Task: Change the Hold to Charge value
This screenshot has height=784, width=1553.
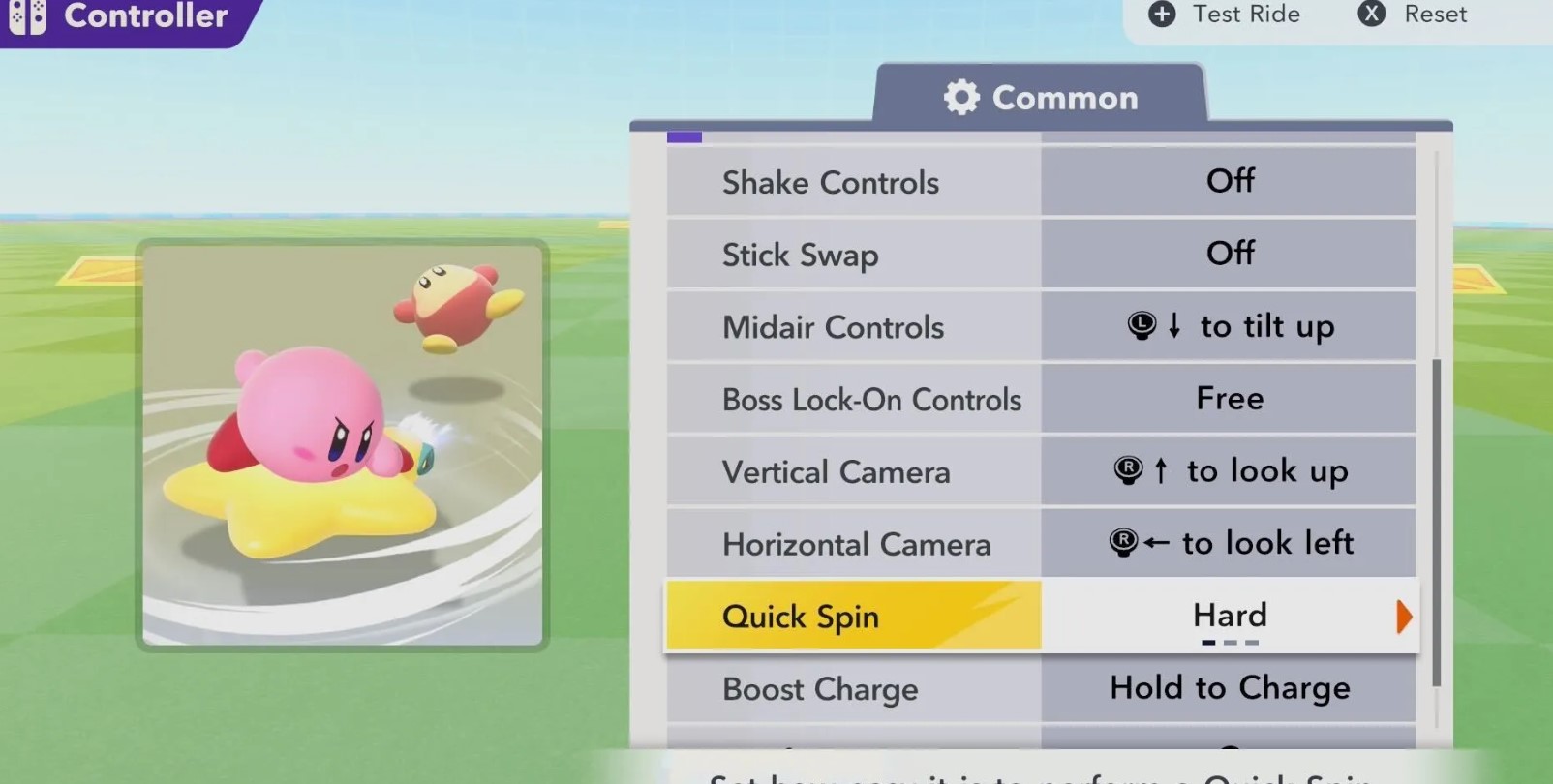Action: tap(1229, 688)
